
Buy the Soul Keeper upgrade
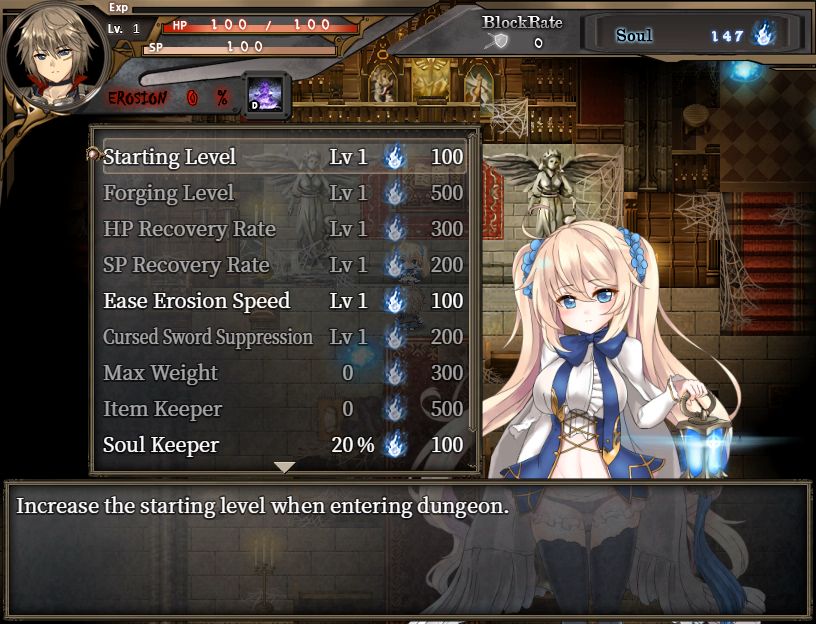[x=283, y=445]
